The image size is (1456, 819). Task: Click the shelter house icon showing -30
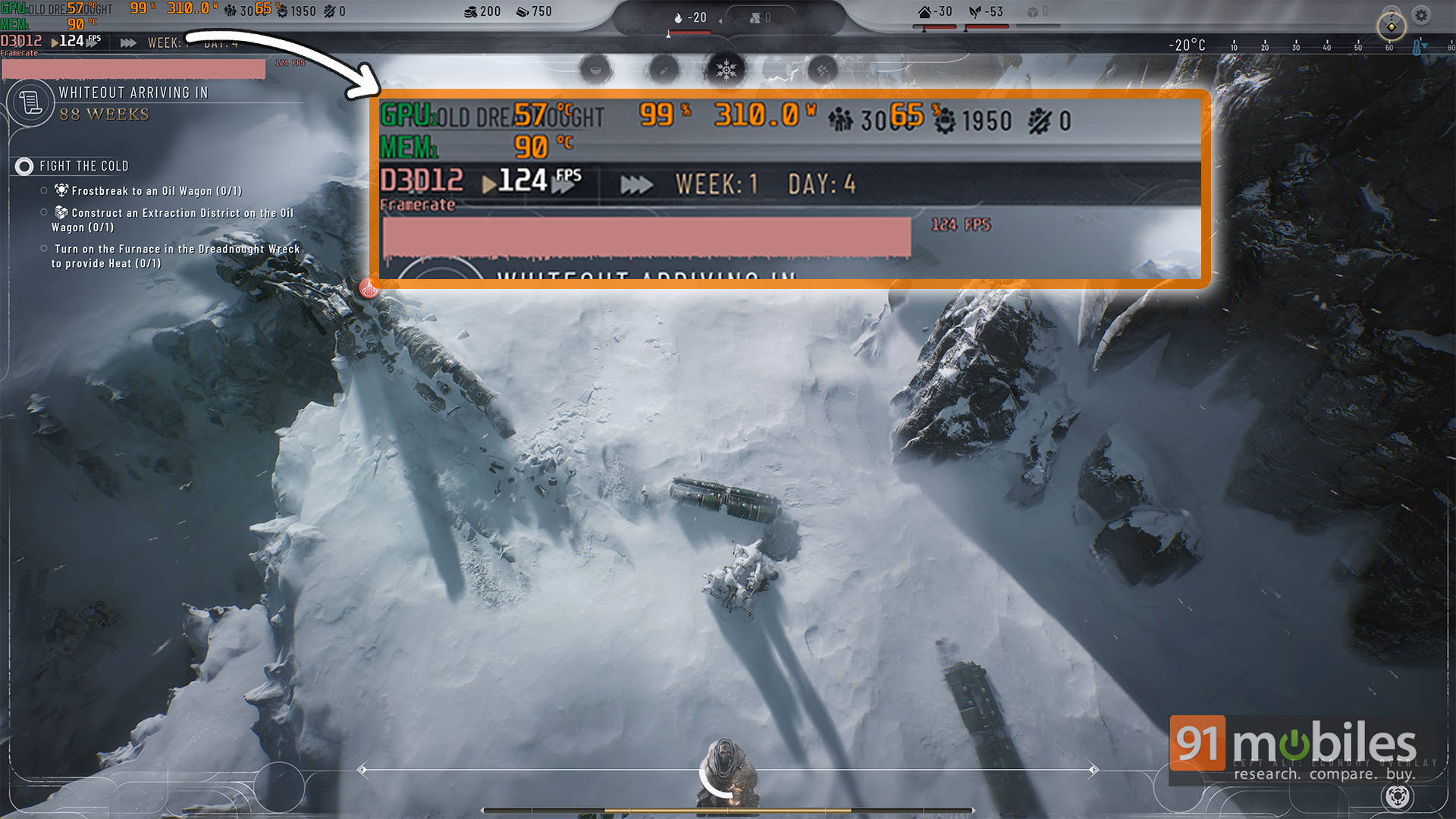(925, 11)
